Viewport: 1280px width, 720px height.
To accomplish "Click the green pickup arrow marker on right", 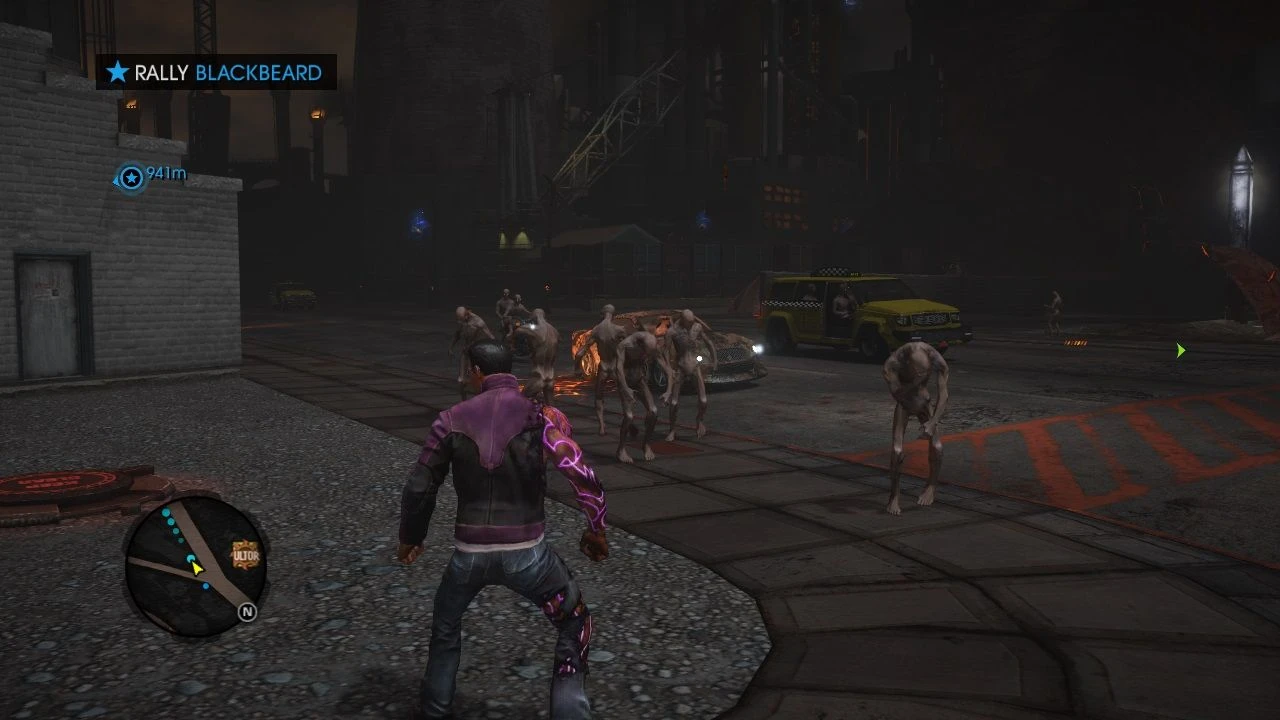I will point(1180,349).
